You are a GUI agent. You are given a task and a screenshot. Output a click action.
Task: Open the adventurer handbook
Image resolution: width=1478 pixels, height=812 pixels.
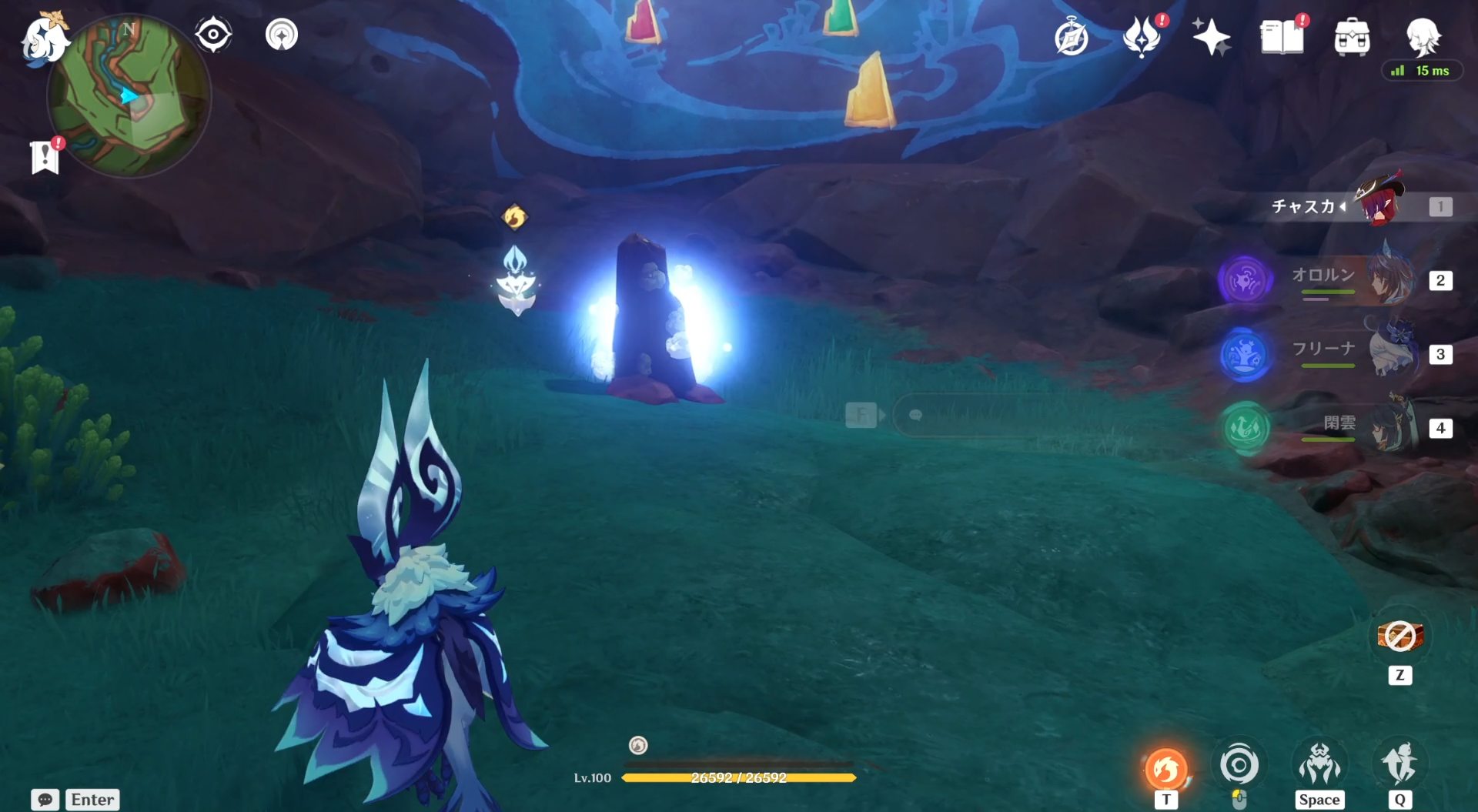(x=1282, y=37)
